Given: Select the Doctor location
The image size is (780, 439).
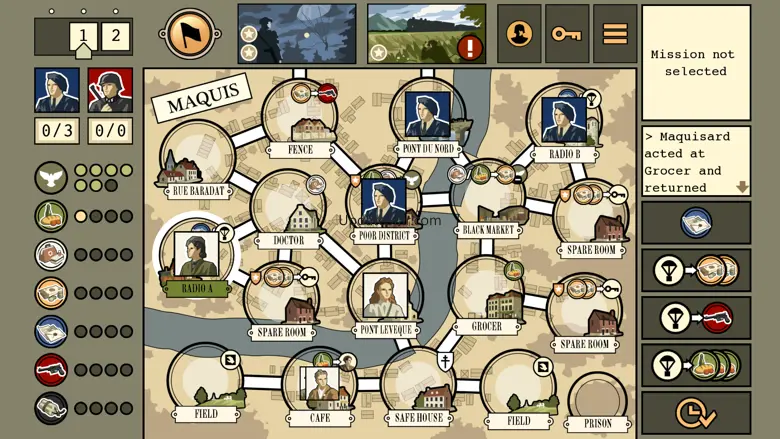Looking at the screenshot, I should [289, 211].
